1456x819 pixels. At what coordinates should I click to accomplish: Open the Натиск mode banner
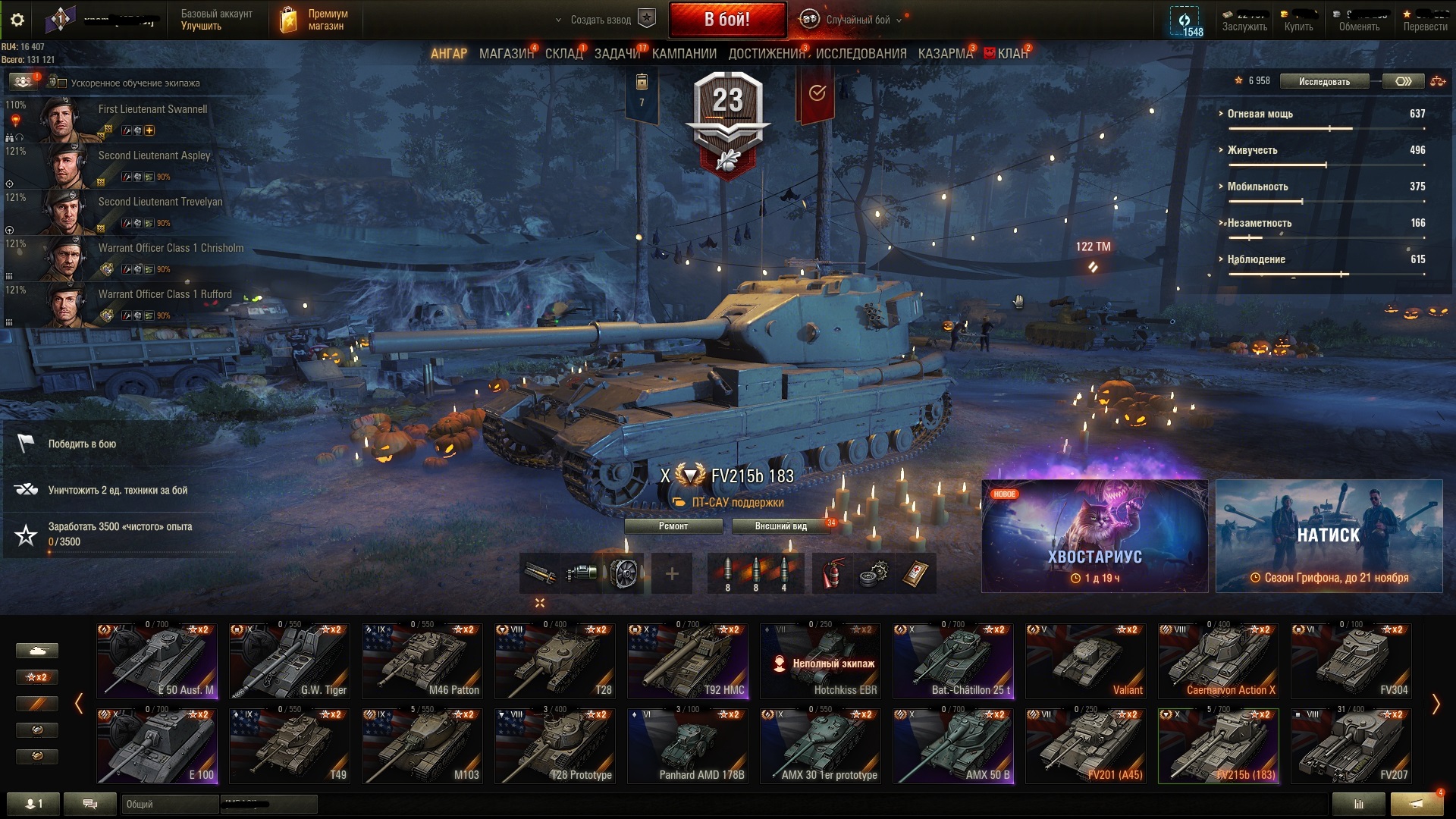[1329, 536]
